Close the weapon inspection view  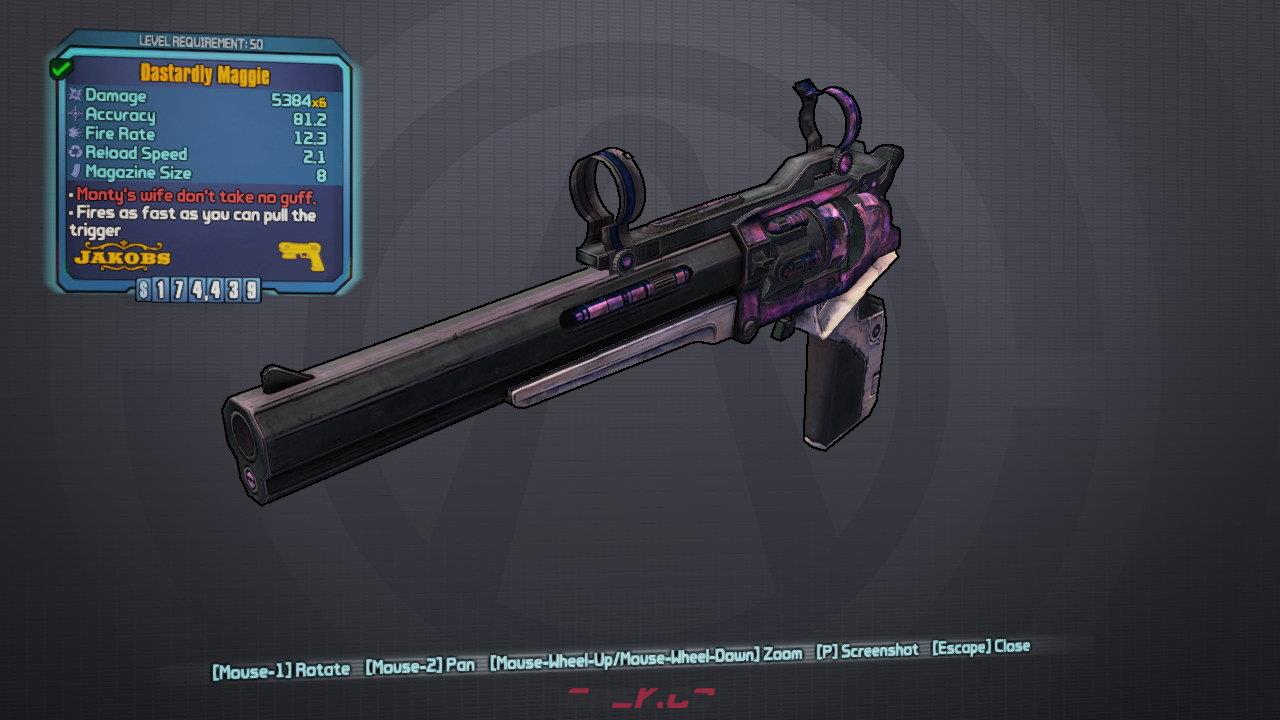(x=980, y=647)
